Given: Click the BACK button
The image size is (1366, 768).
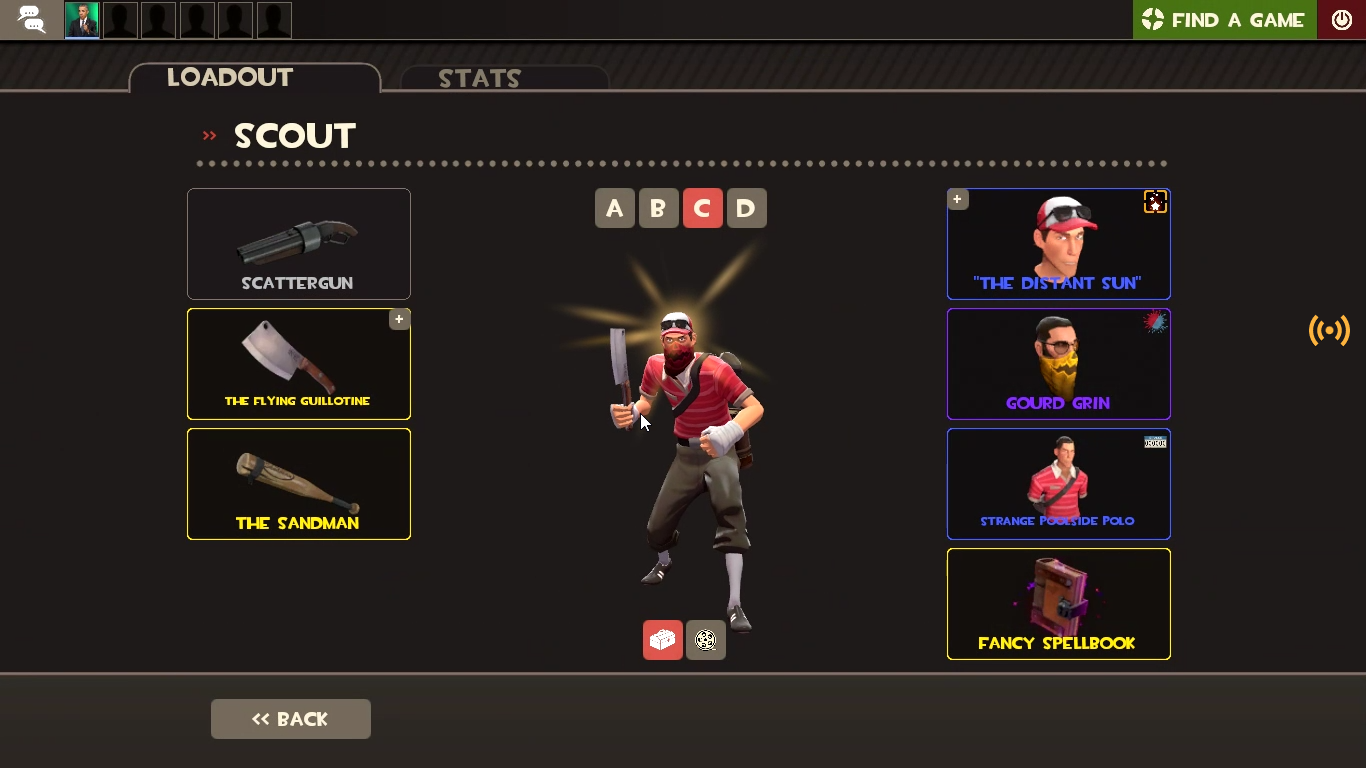Looking at the screenshot, I should (x=290, y=719).
